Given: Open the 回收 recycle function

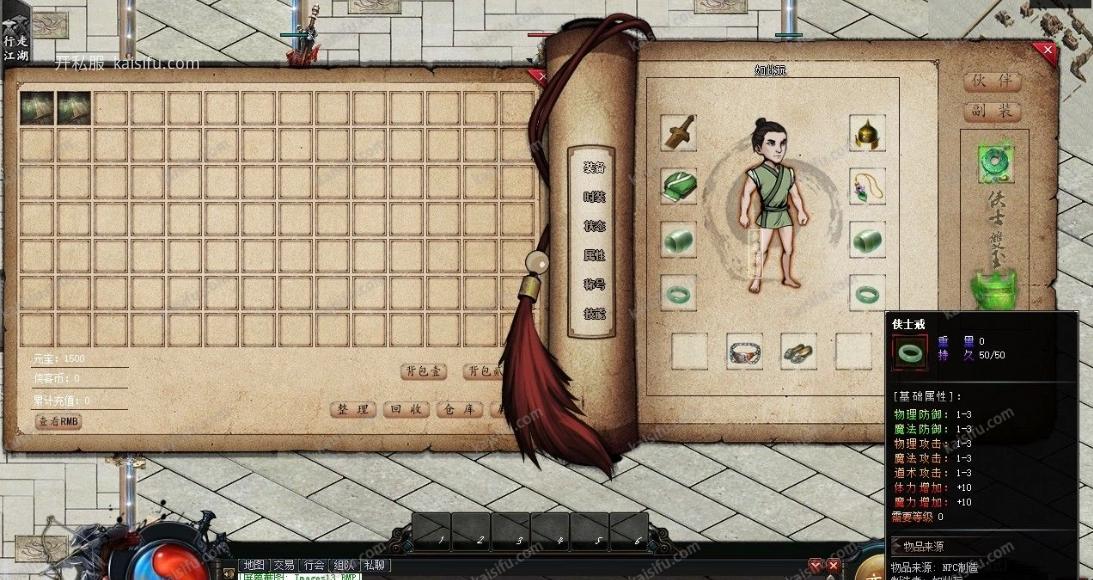Looking at the screenshot, I should (407, 409).
